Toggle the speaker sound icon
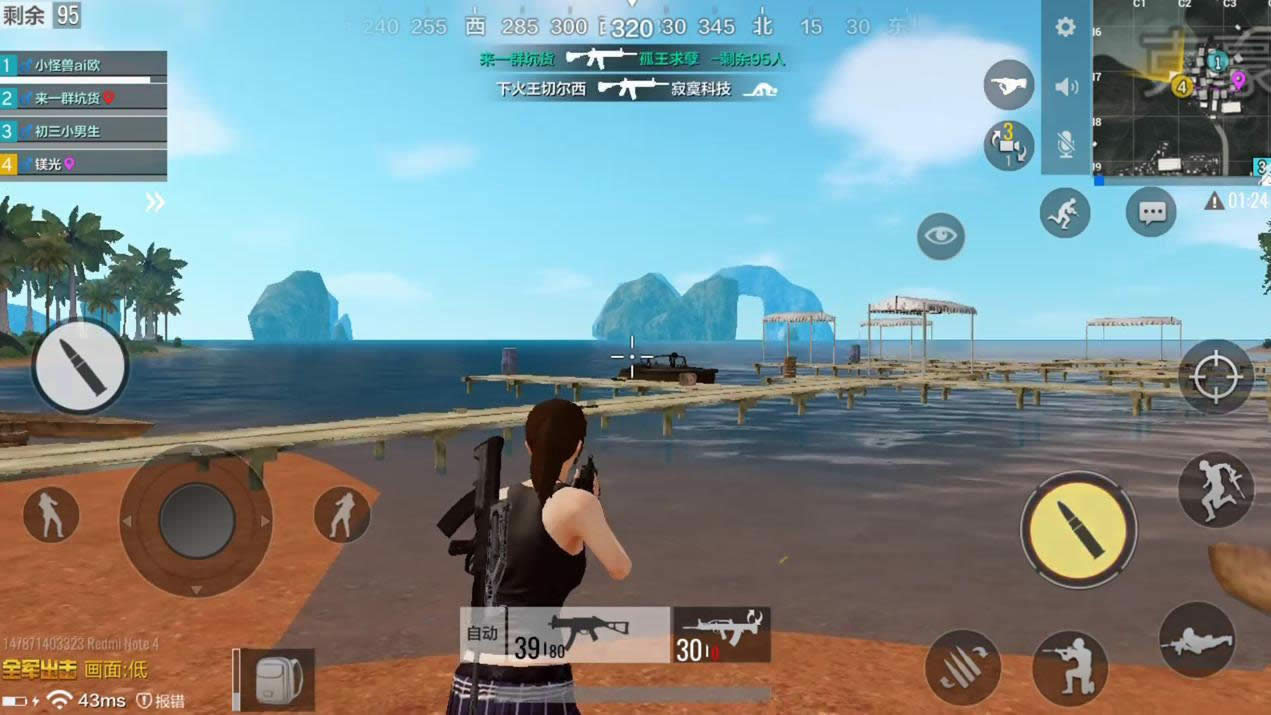Image resolution: width=1271 pixels, height=715 pixels. point(1066,87)
